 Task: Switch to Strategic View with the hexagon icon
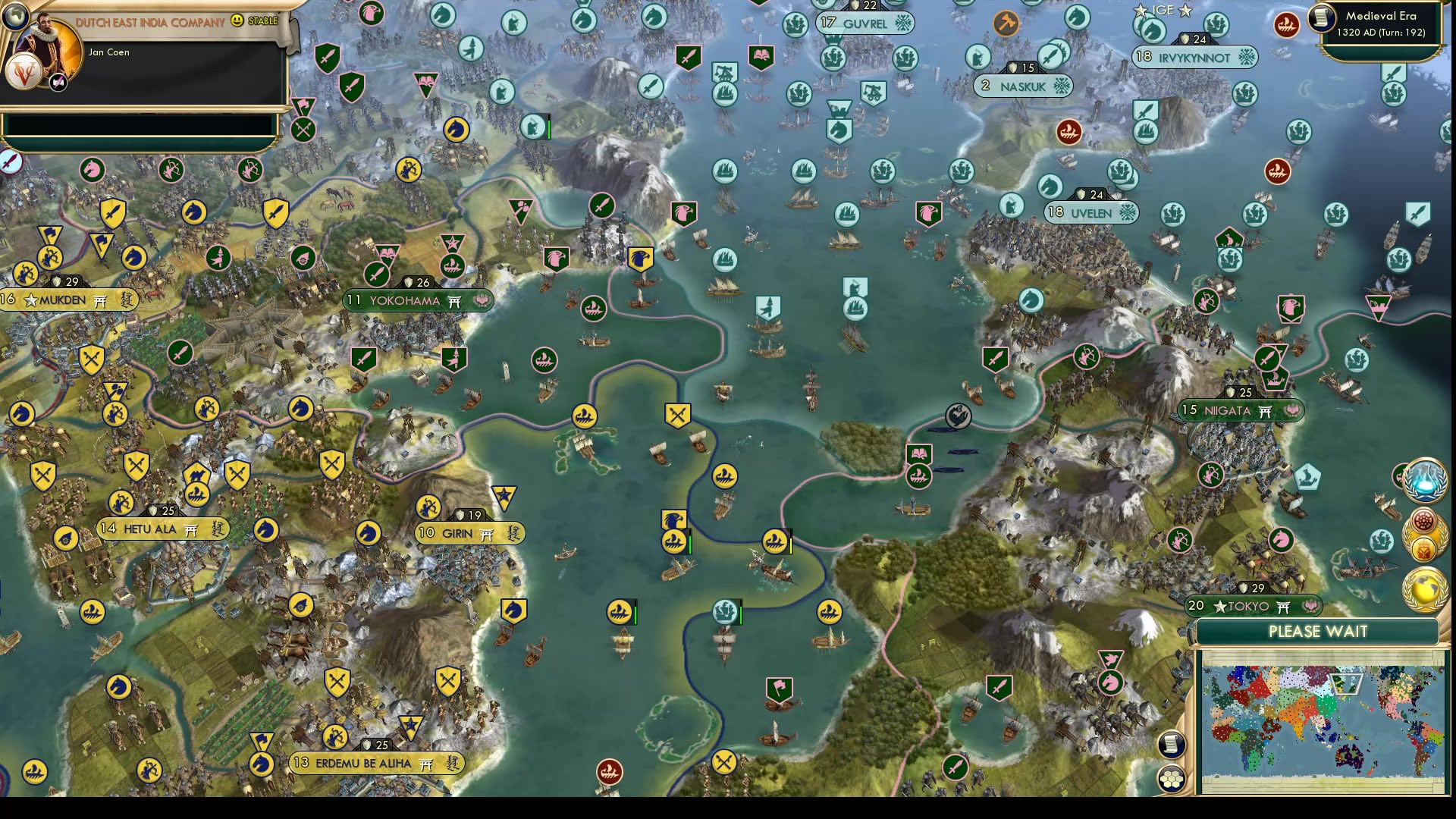click(1172, 777)
